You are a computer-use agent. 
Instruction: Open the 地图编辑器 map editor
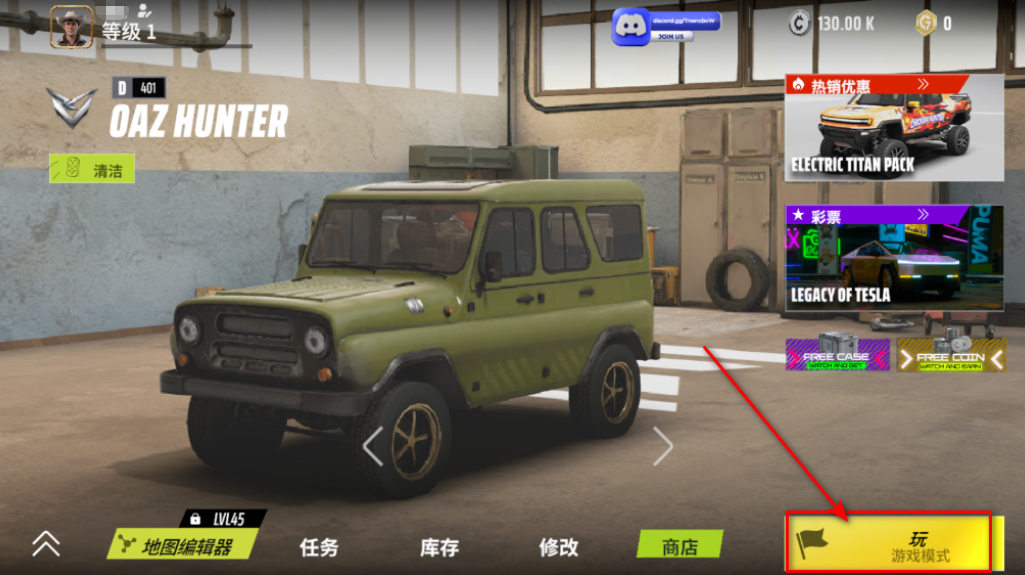coord(185,546)
